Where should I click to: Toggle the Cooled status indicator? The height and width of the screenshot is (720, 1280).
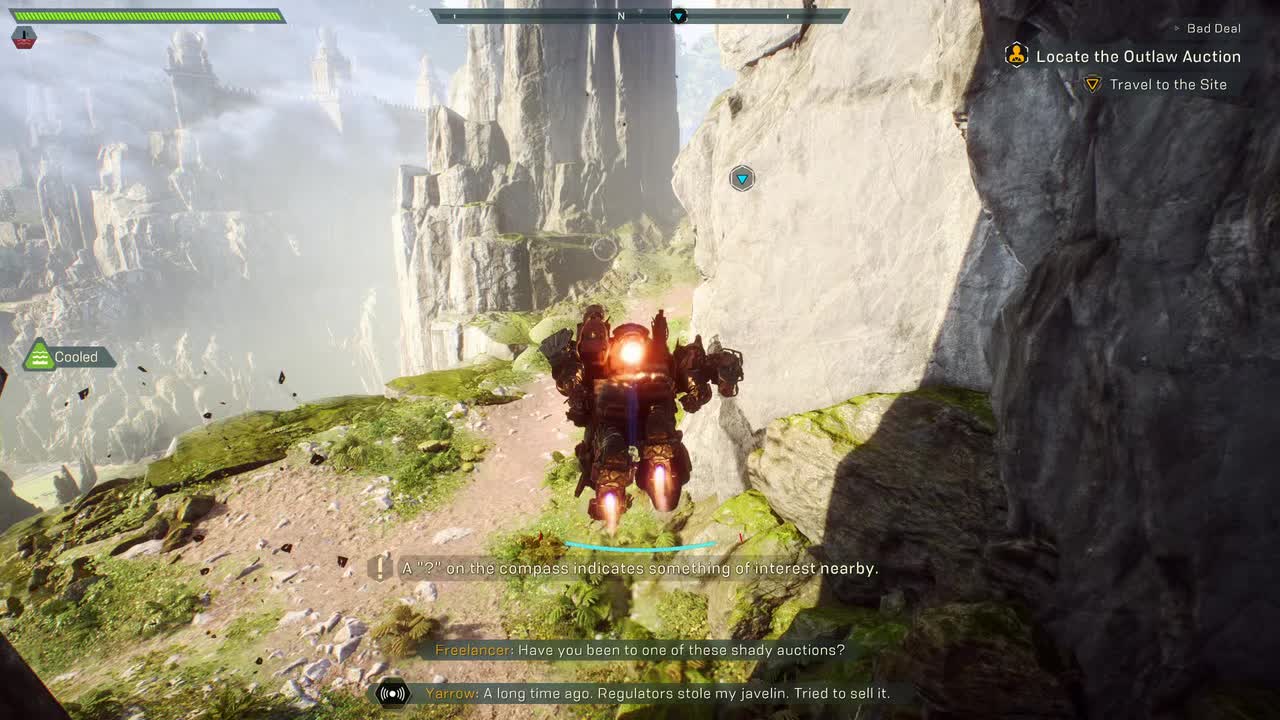click(x=66, y=357)
